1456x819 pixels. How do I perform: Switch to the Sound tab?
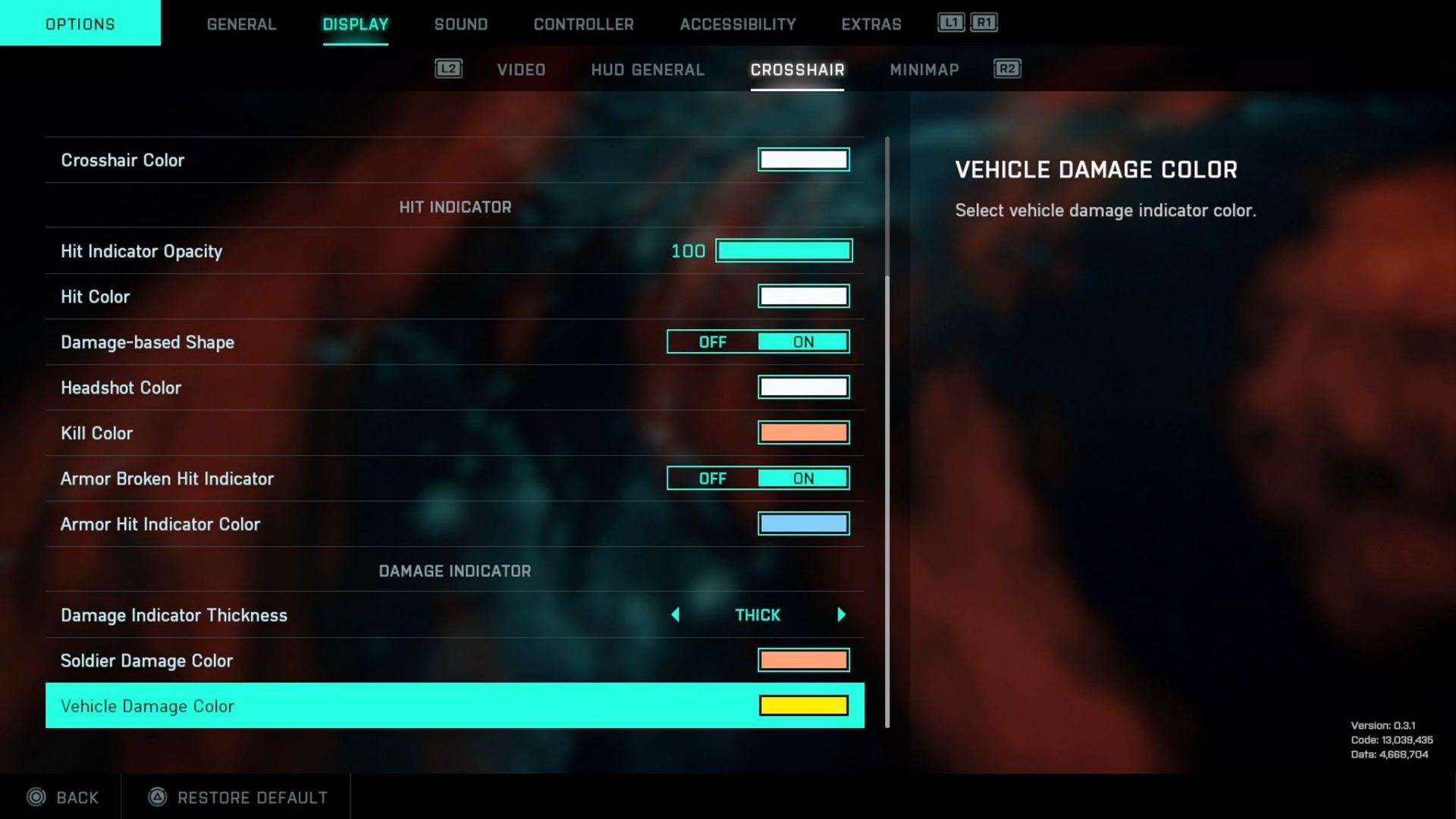point(460,24)
